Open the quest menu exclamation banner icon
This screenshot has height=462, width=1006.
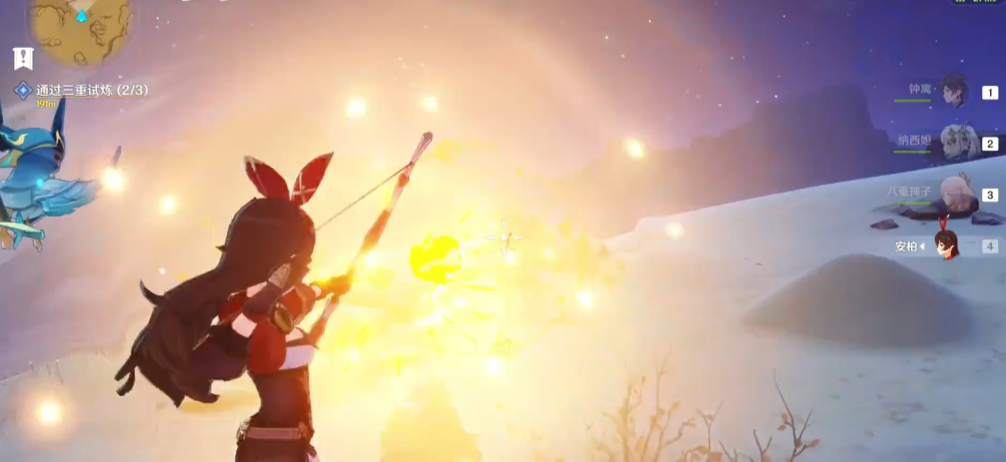[23, 58]
